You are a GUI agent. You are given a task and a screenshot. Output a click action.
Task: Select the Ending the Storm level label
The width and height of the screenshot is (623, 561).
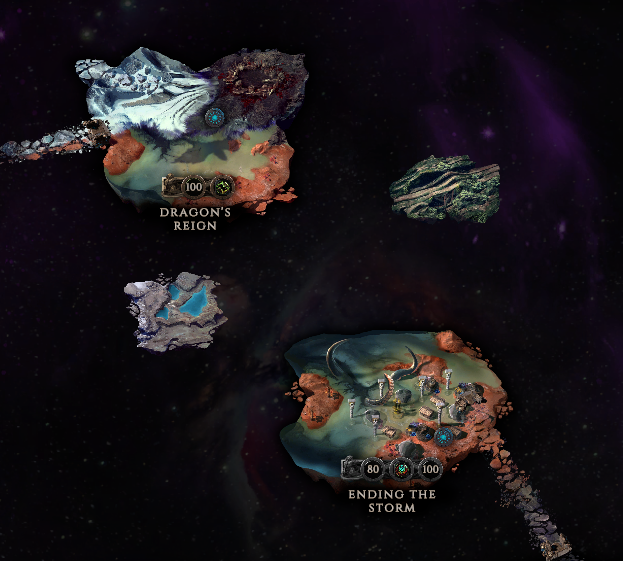390,501
